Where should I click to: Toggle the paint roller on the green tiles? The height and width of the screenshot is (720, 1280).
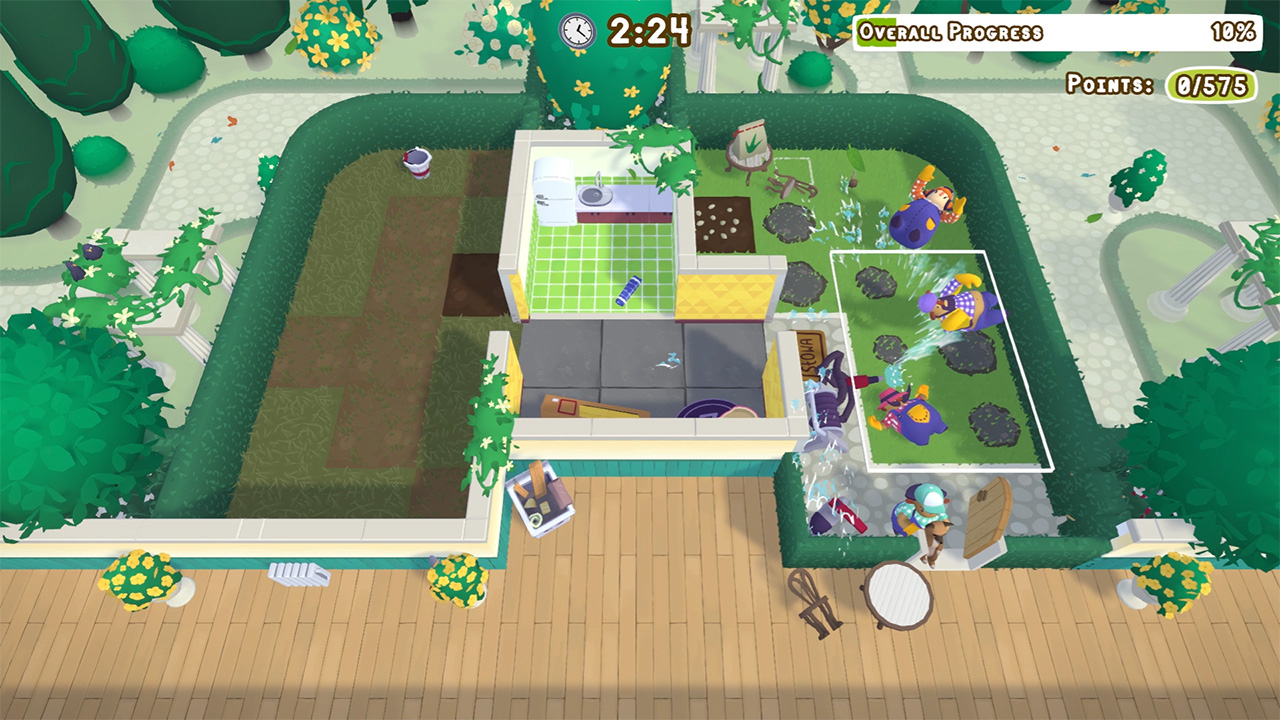point(628,292)
